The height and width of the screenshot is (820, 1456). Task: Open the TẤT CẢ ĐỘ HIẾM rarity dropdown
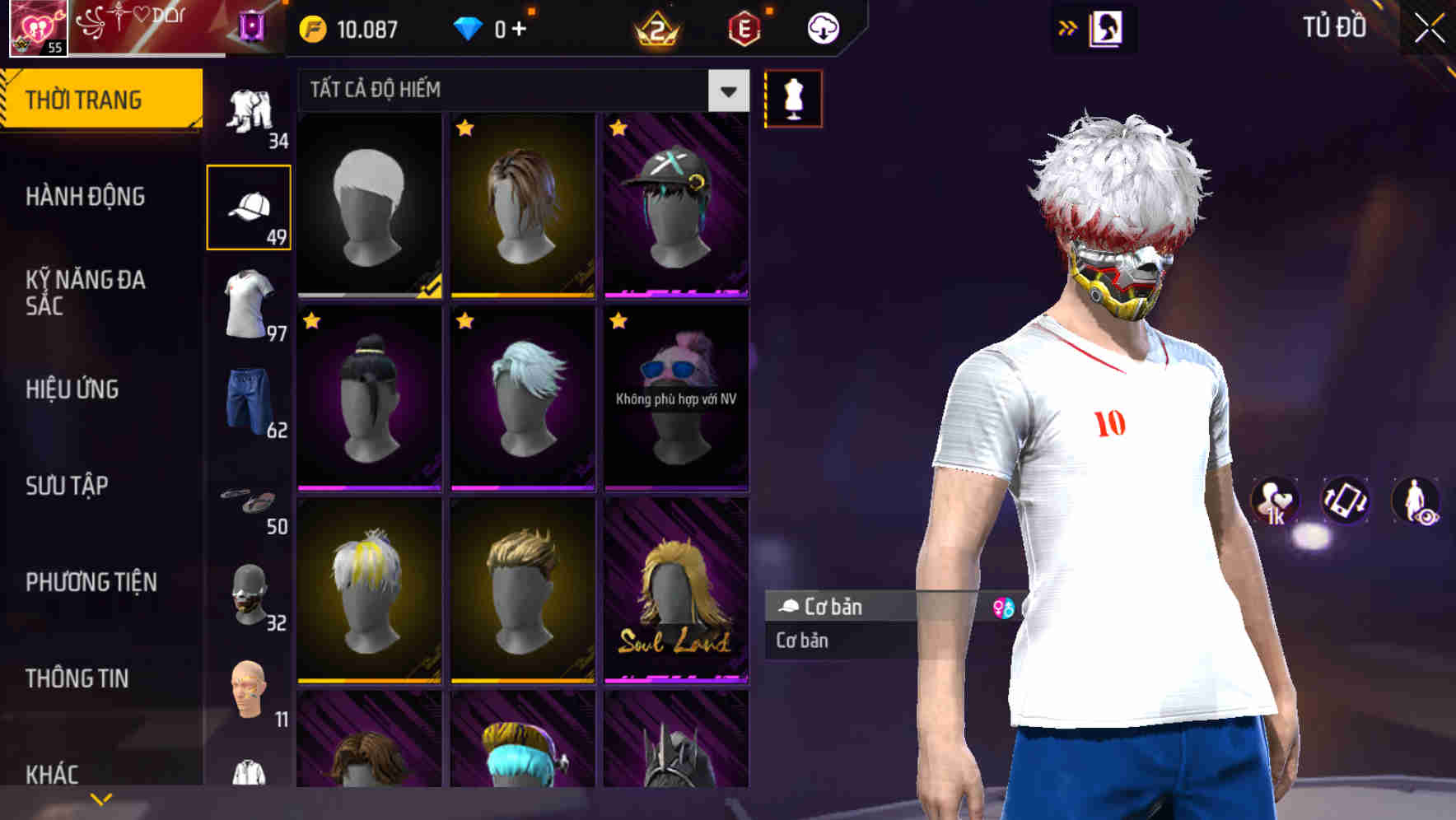[x=511, y=91]
